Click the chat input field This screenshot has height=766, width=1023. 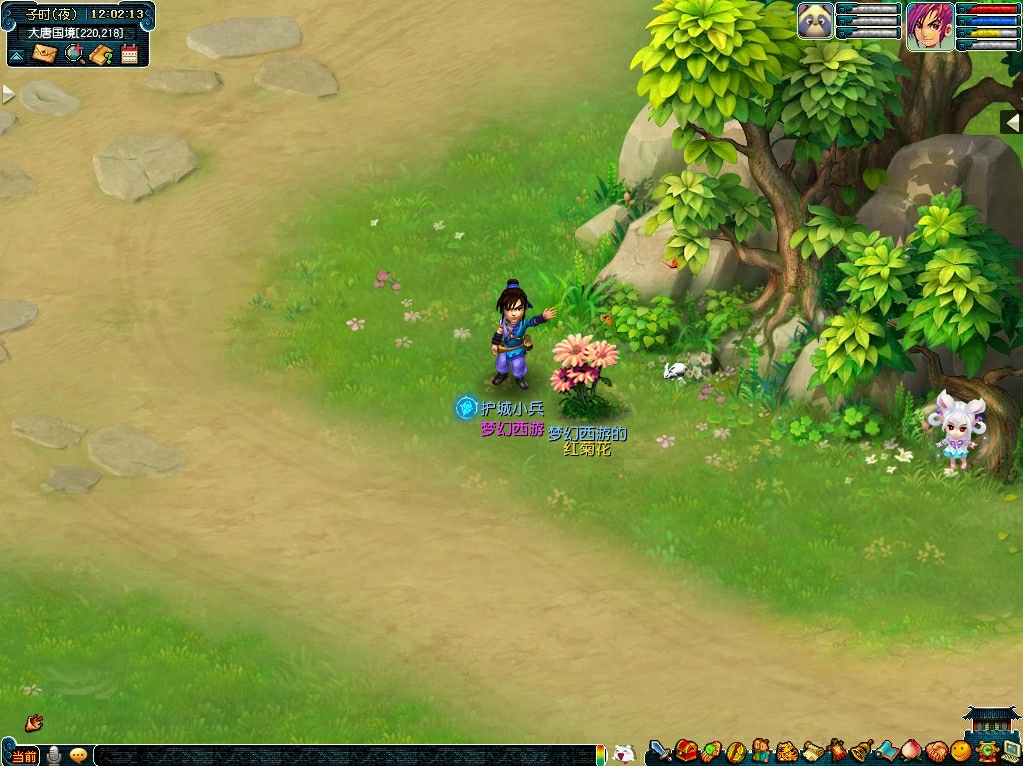pyautogui.click(x=340, y=755)
